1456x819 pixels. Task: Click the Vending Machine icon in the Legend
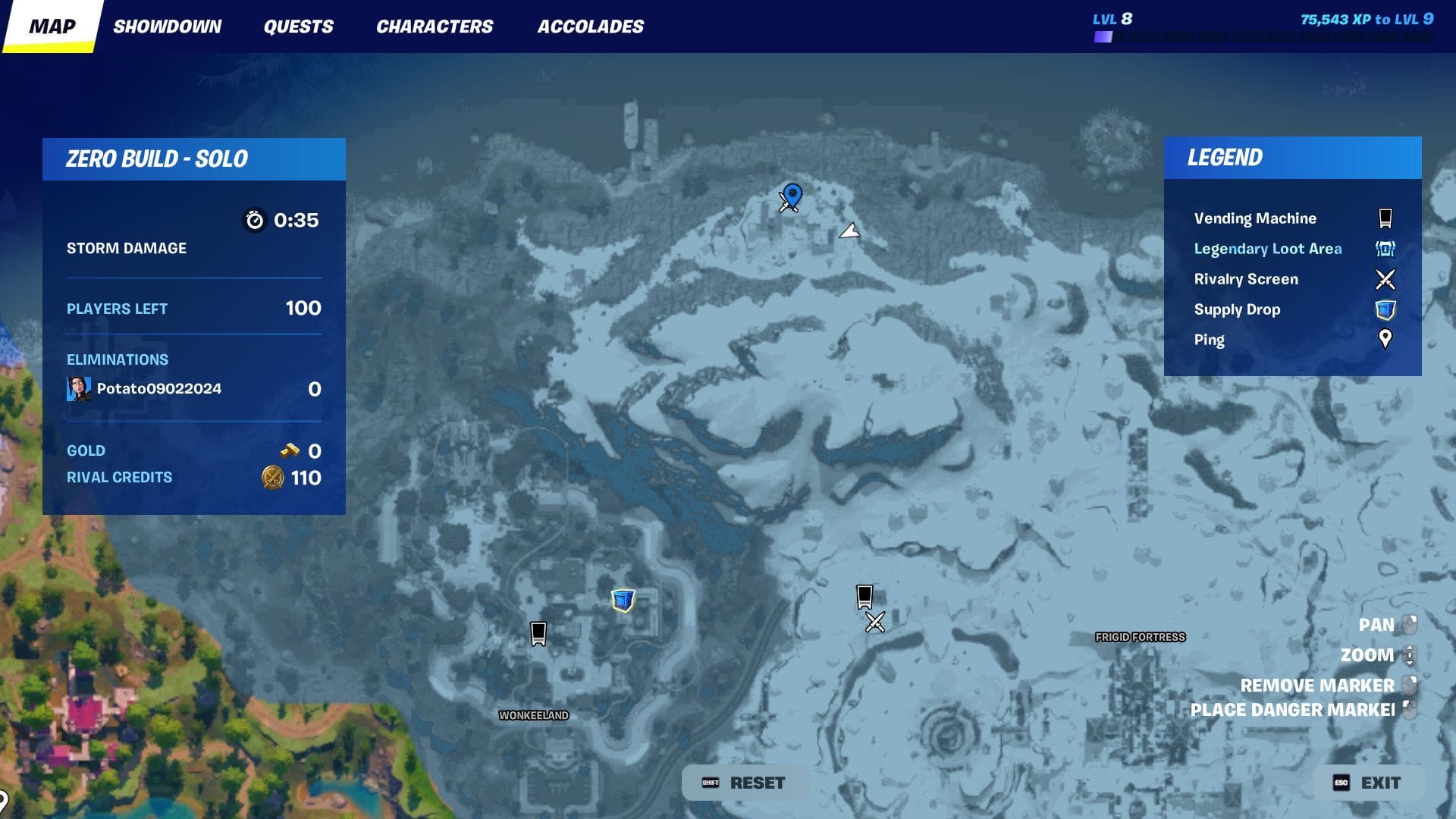(x=1386, y=218)
